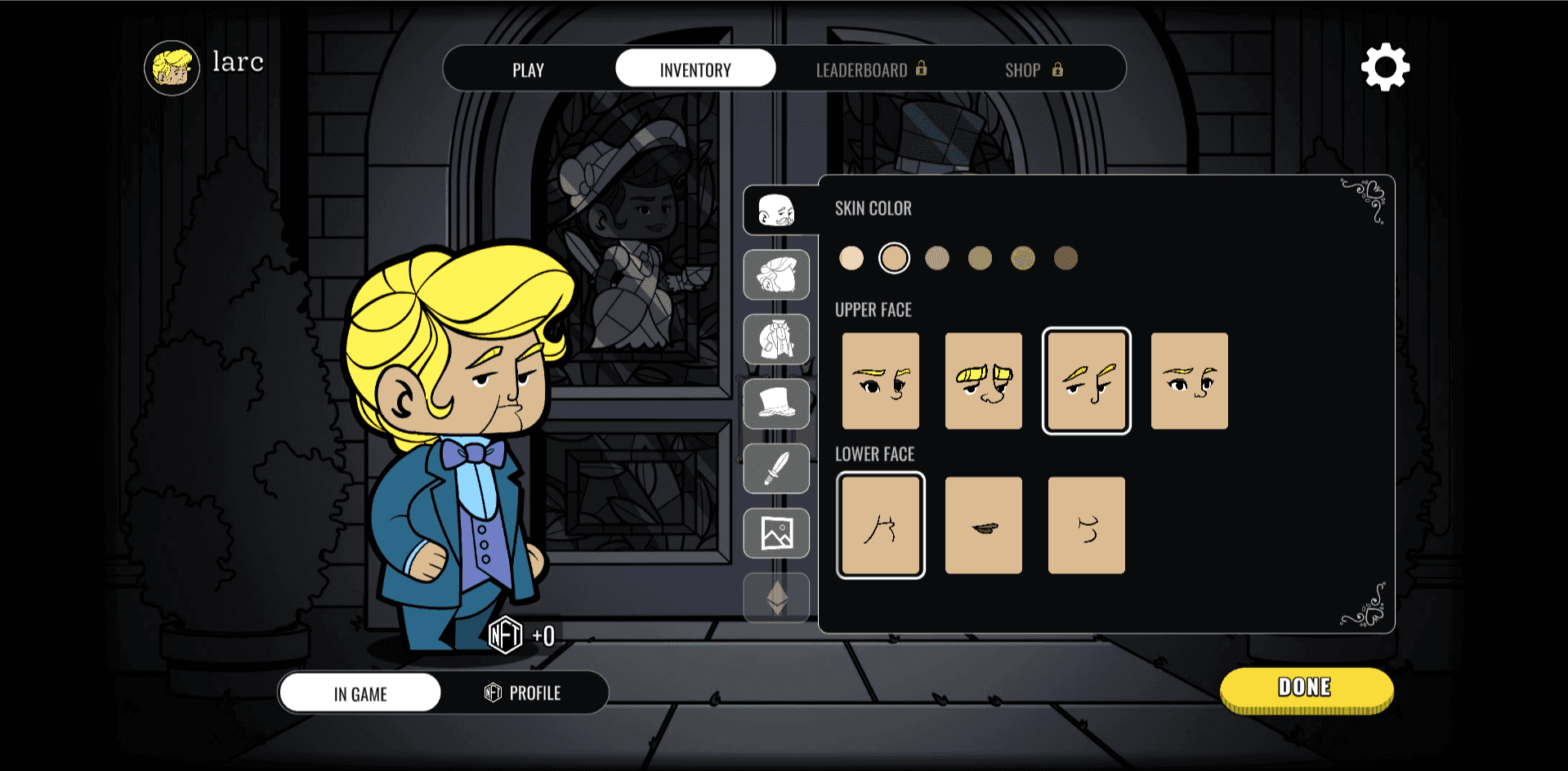Select the IN GAME toggle option
This screenshot has width=1568, height=771.
tap(359, 693)
